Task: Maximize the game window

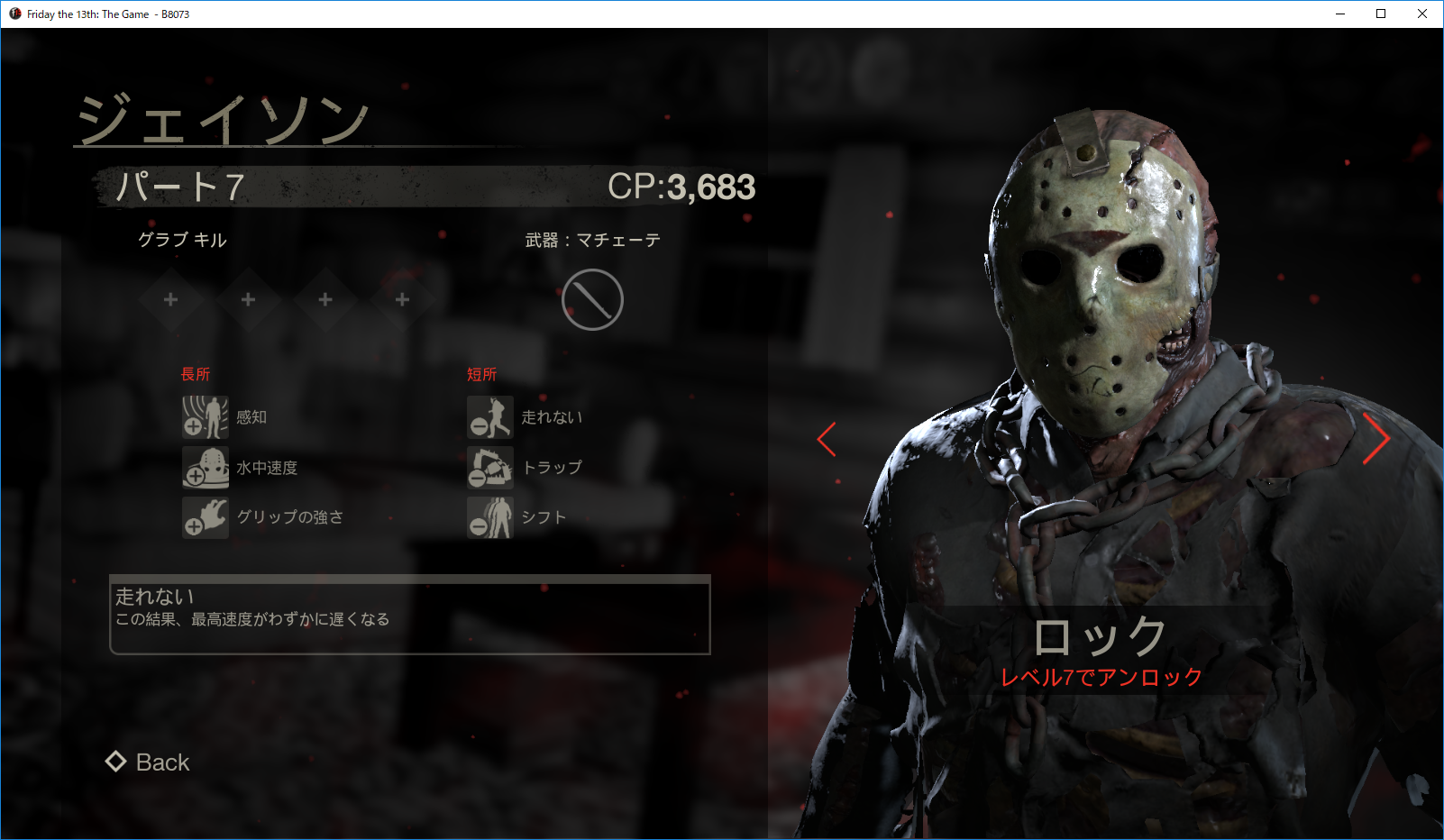Action: point(1381,14)
